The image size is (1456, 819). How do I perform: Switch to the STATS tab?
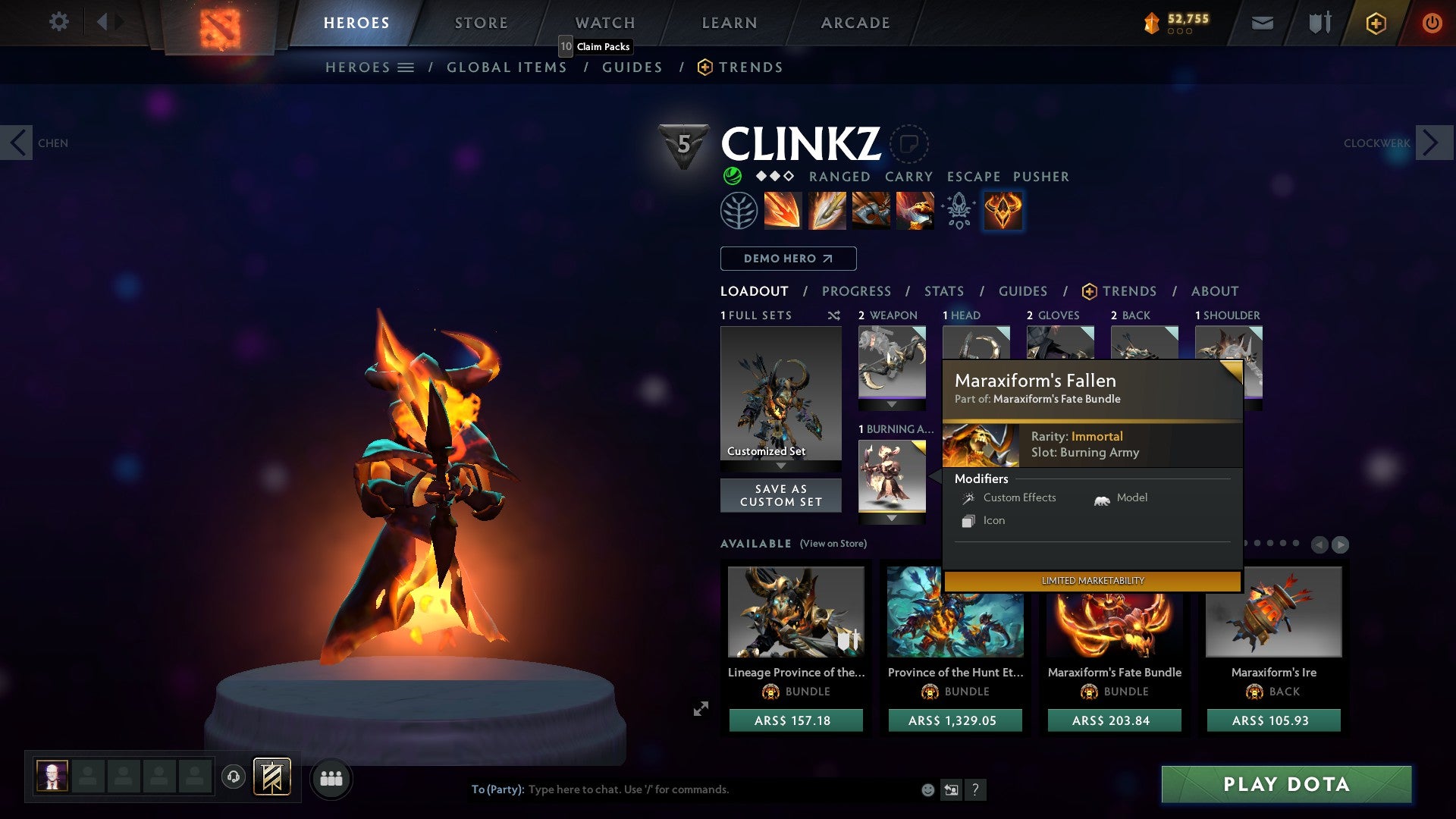pyautogui.click(x=943, y=291)
